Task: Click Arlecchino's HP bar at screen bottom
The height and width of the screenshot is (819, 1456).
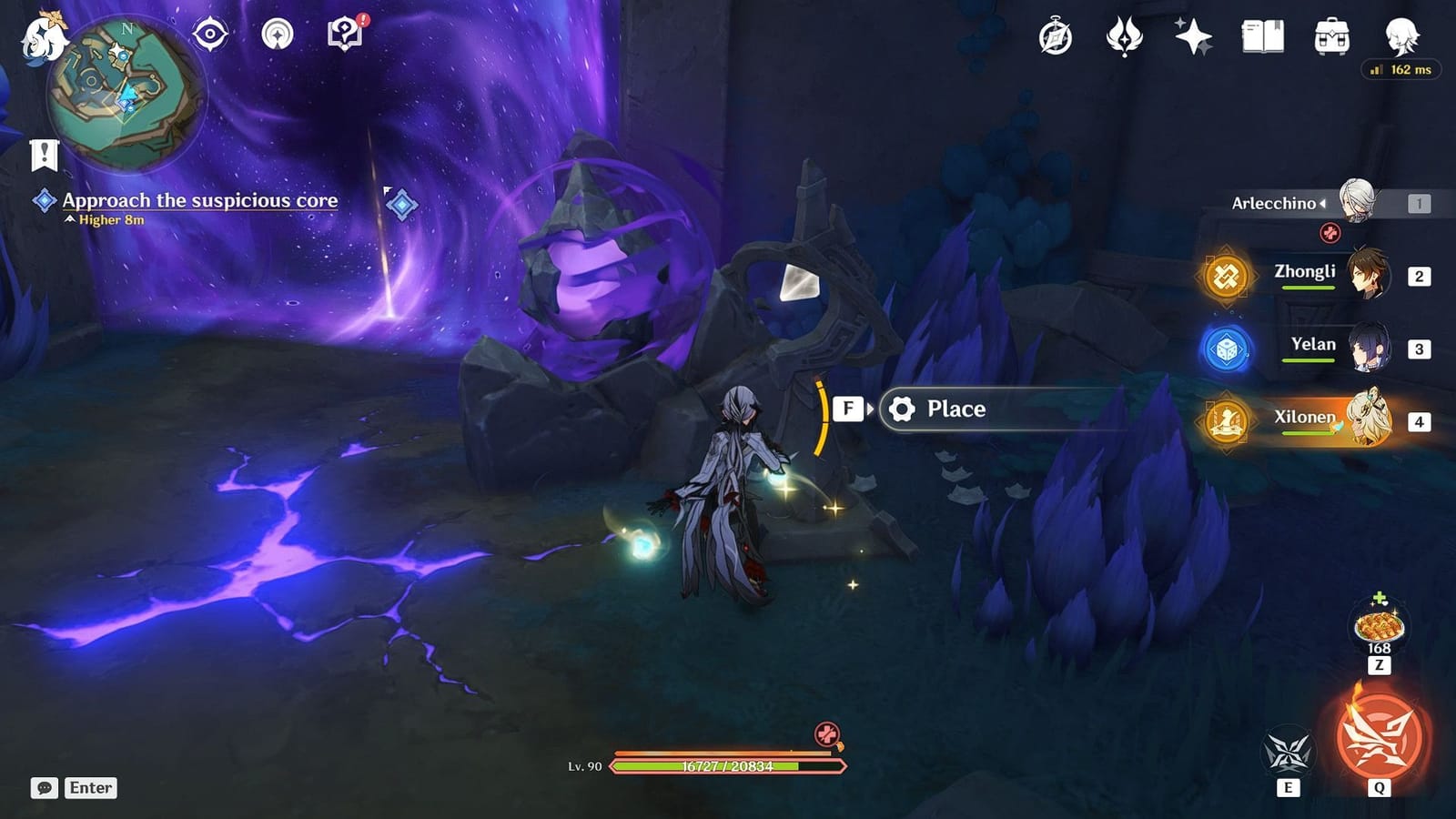Action: 728,767
